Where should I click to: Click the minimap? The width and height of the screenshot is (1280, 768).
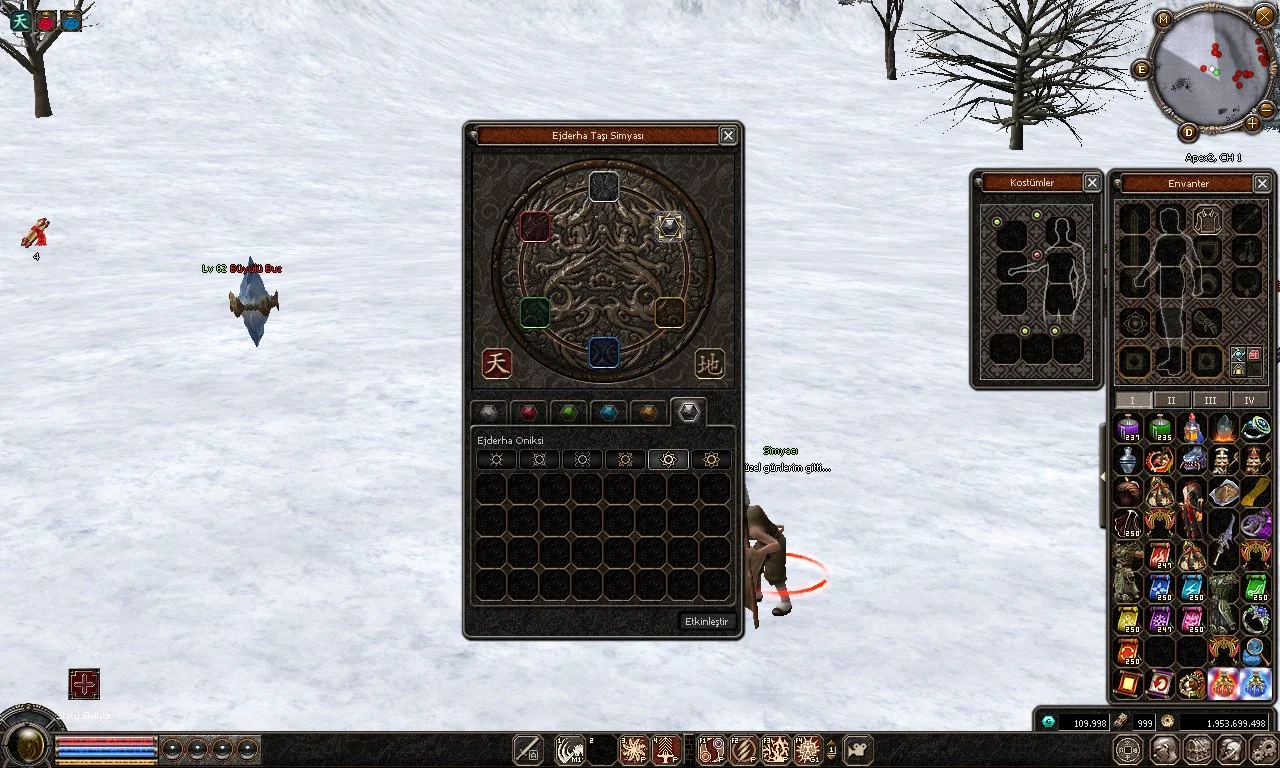(1212, 68)
